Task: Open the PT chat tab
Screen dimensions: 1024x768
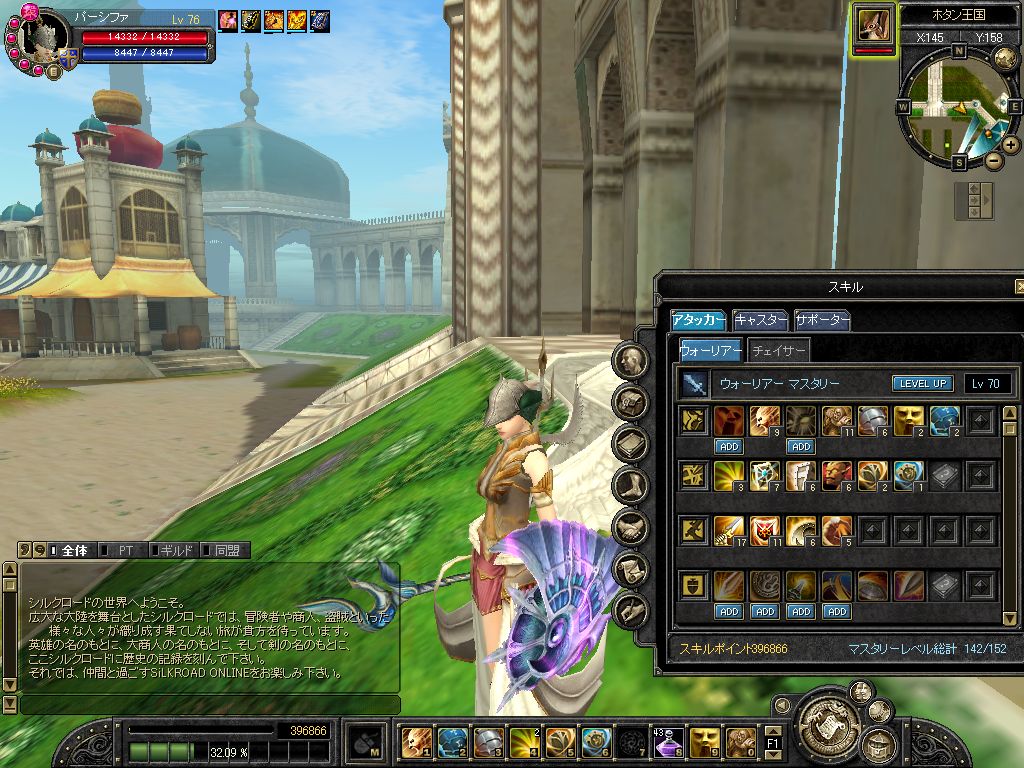Action: click(x=125, y=550)
